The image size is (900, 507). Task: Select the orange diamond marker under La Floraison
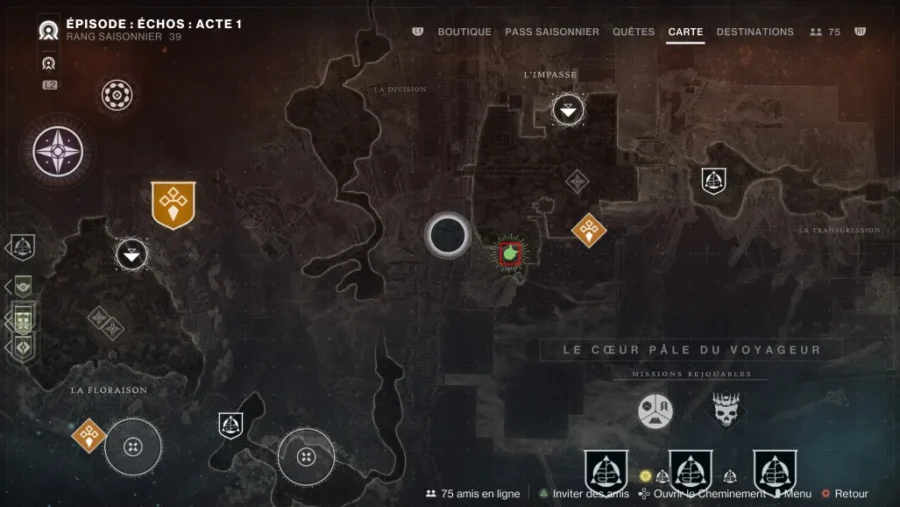(89, 435)
